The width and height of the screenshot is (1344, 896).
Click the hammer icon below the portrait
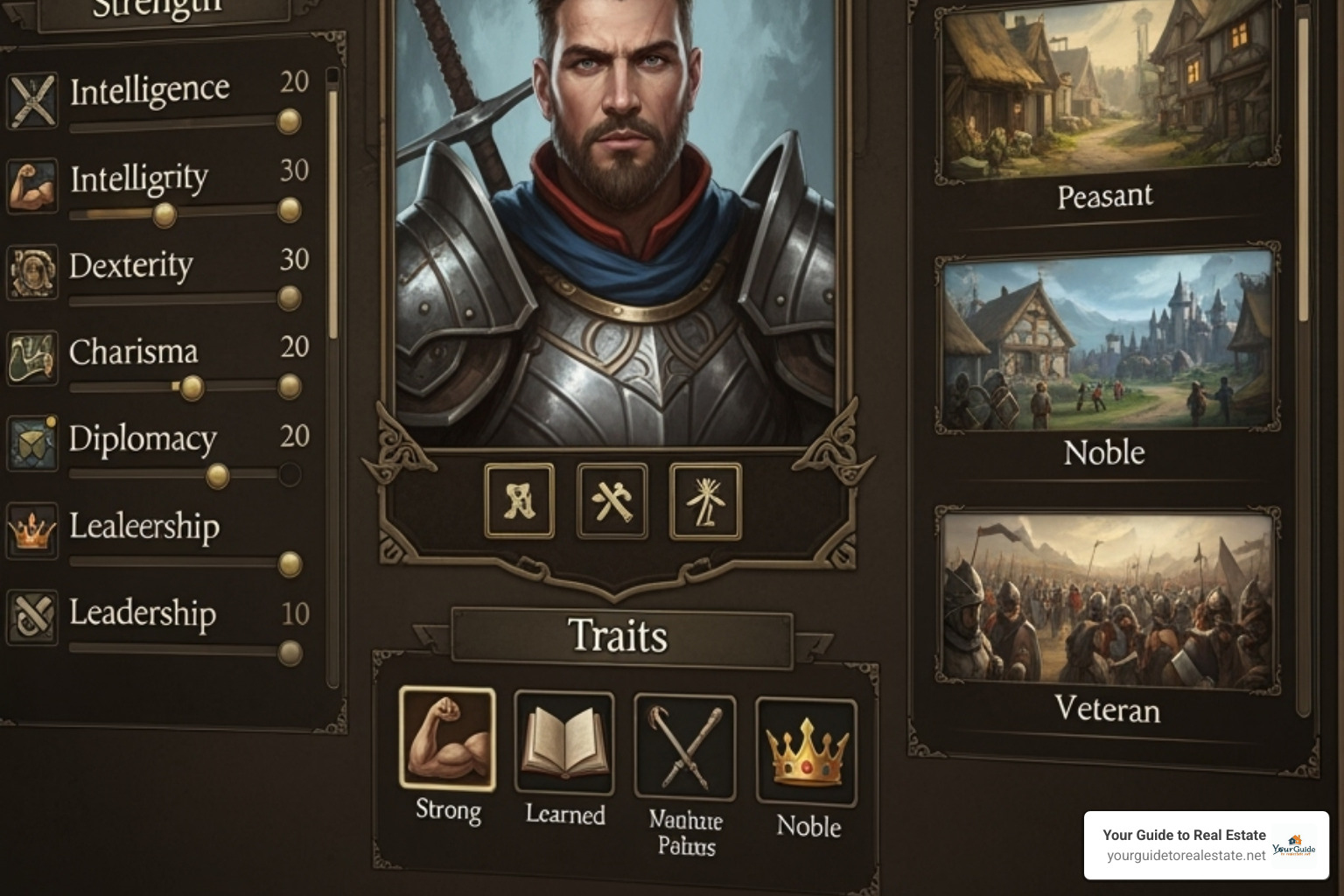point(613,500)
